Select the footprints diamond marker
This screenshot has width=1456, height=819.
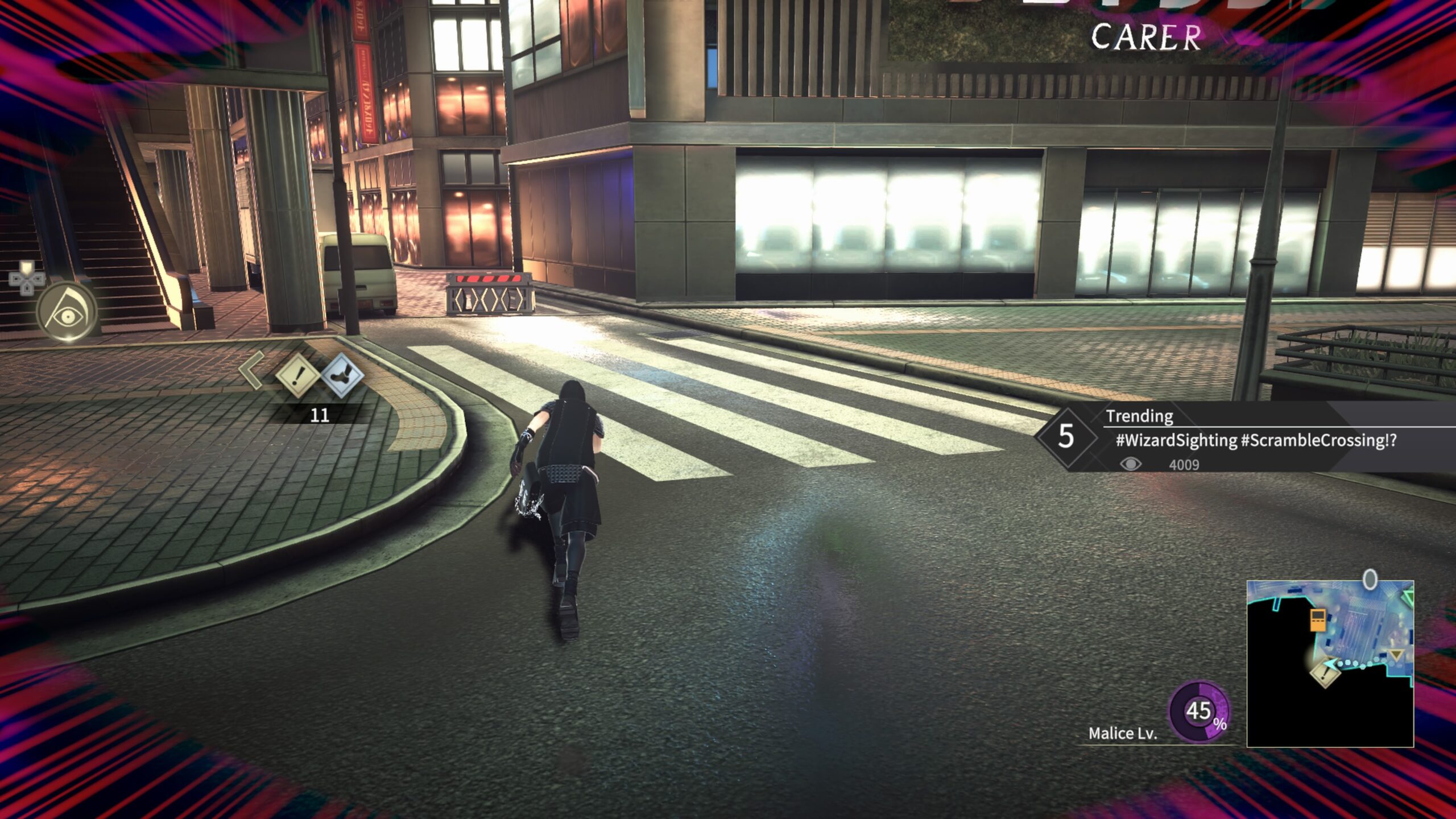click(x=342, y=374)
